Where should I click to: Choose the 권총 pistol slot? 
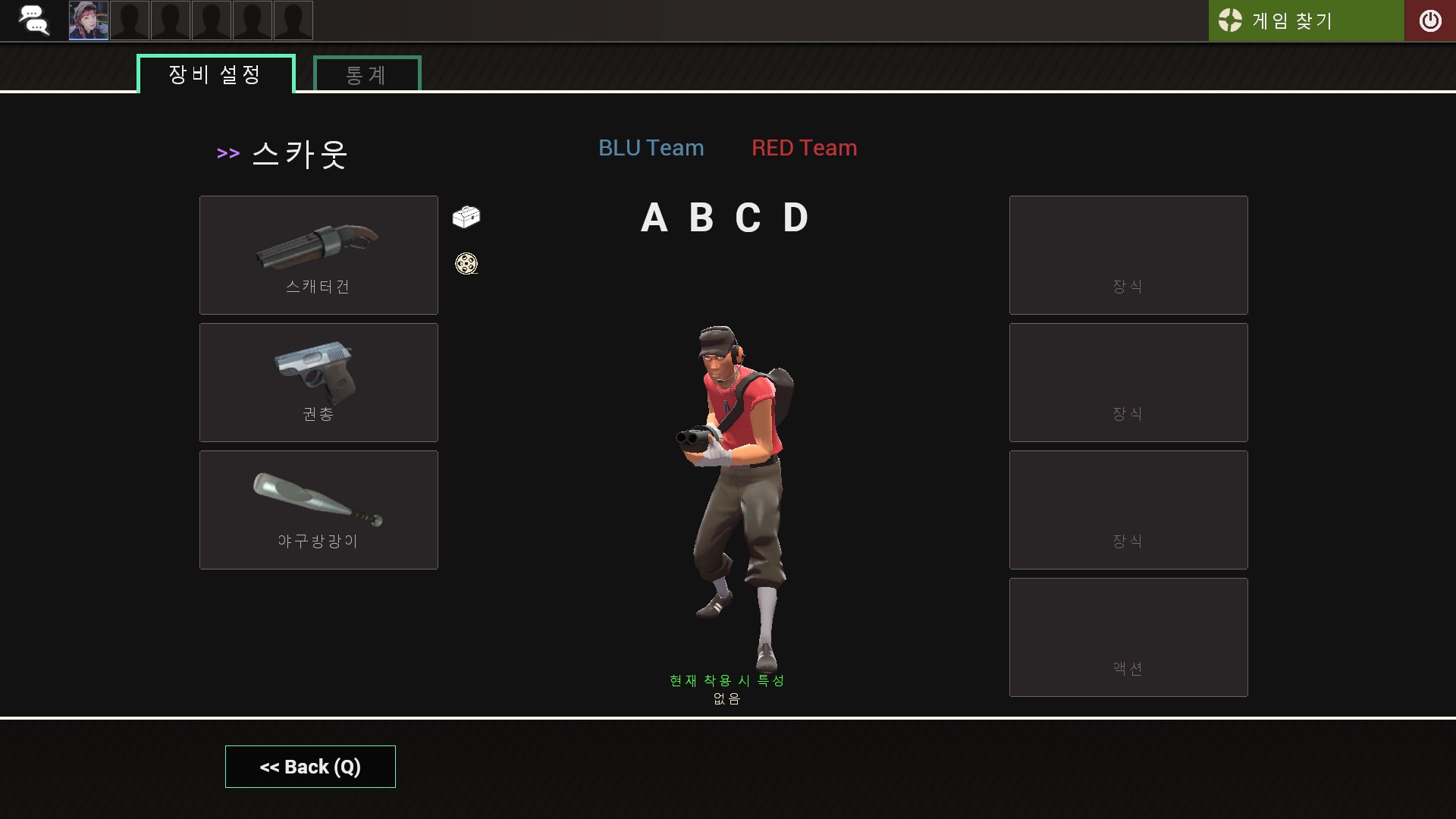[x=318, y=382]
